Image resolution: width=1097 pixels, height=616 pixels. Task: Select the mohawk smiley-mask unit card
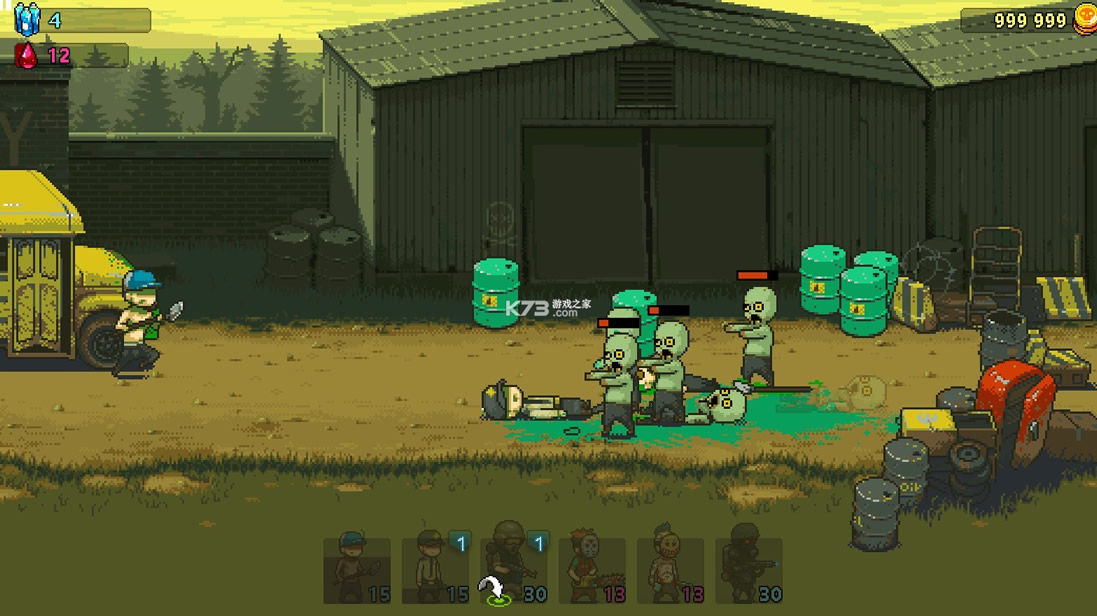coord(670,570)
